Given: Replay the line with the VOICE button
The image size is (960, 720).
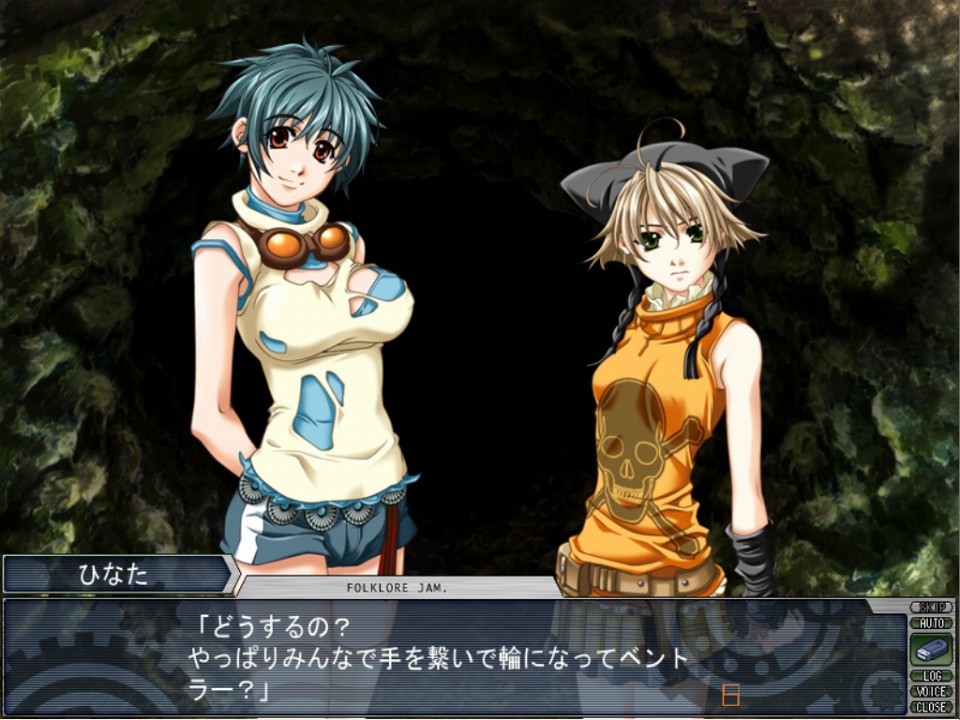Looking at the screenshot, I should (x=930, y=691).
